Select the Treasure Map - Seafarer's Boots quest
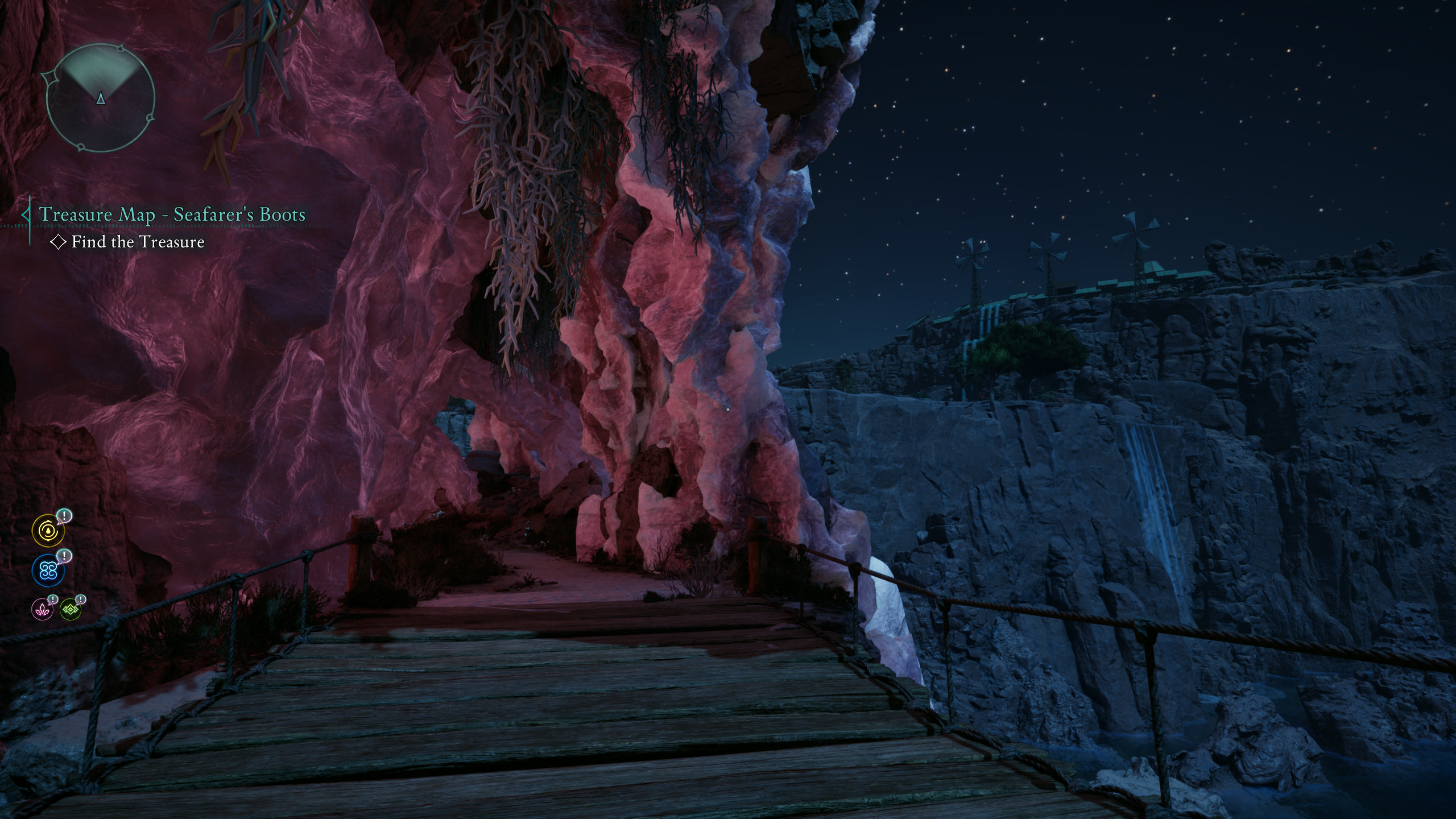The image size is (1456, 819). (x=172, y=214)
